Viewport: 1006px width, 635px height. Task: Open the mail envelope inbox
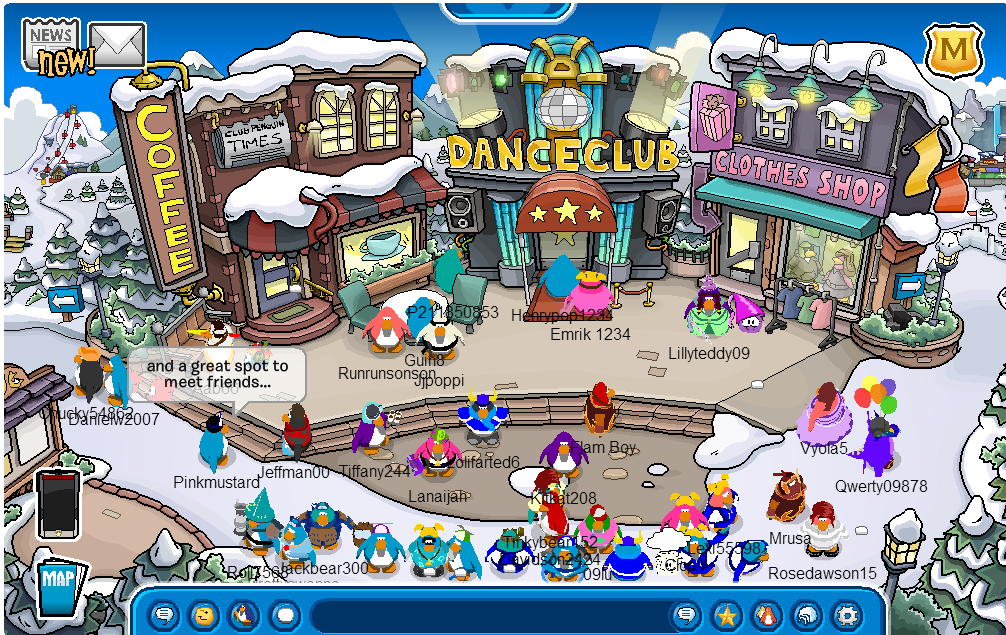pos(118,44)
